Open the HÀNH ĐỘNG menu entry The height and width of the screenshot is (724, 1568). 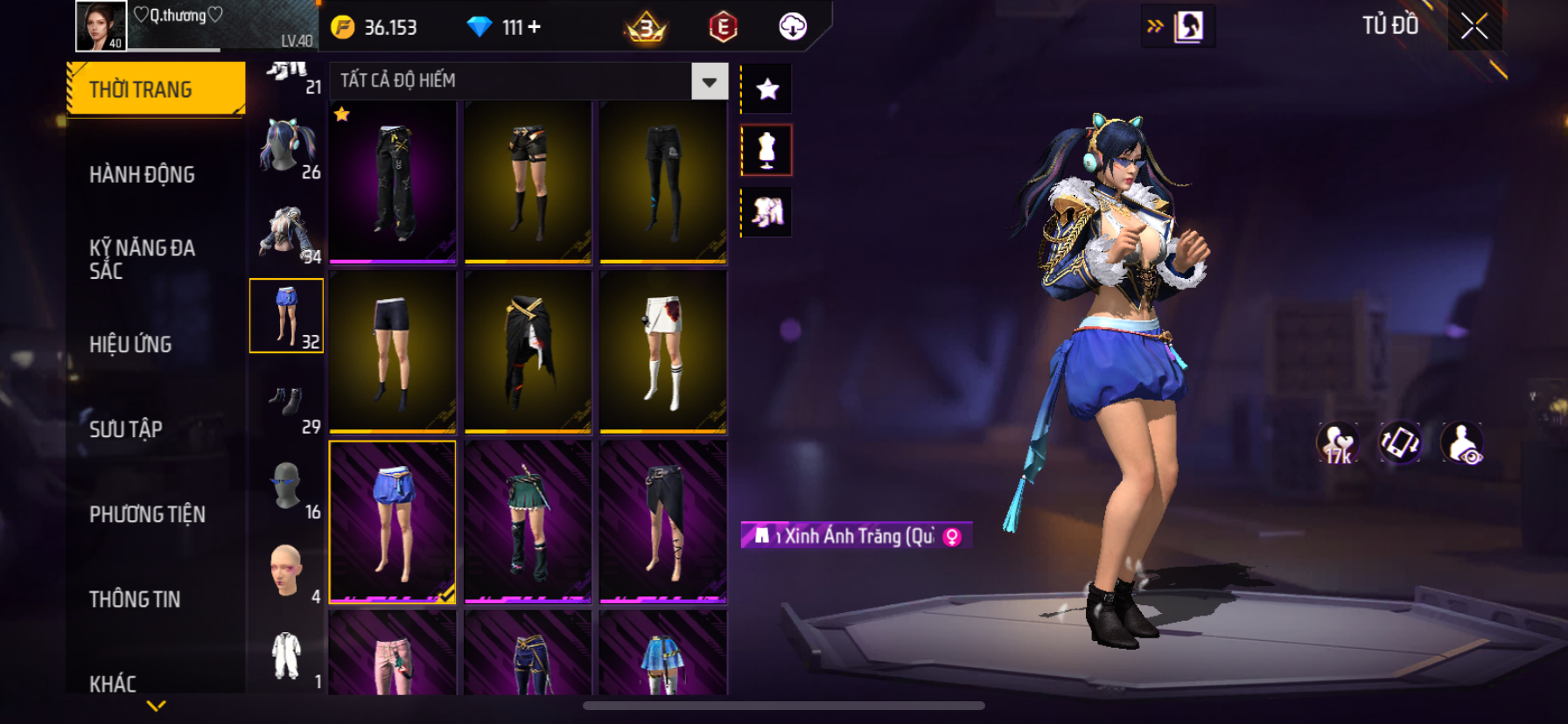(142, 175)
